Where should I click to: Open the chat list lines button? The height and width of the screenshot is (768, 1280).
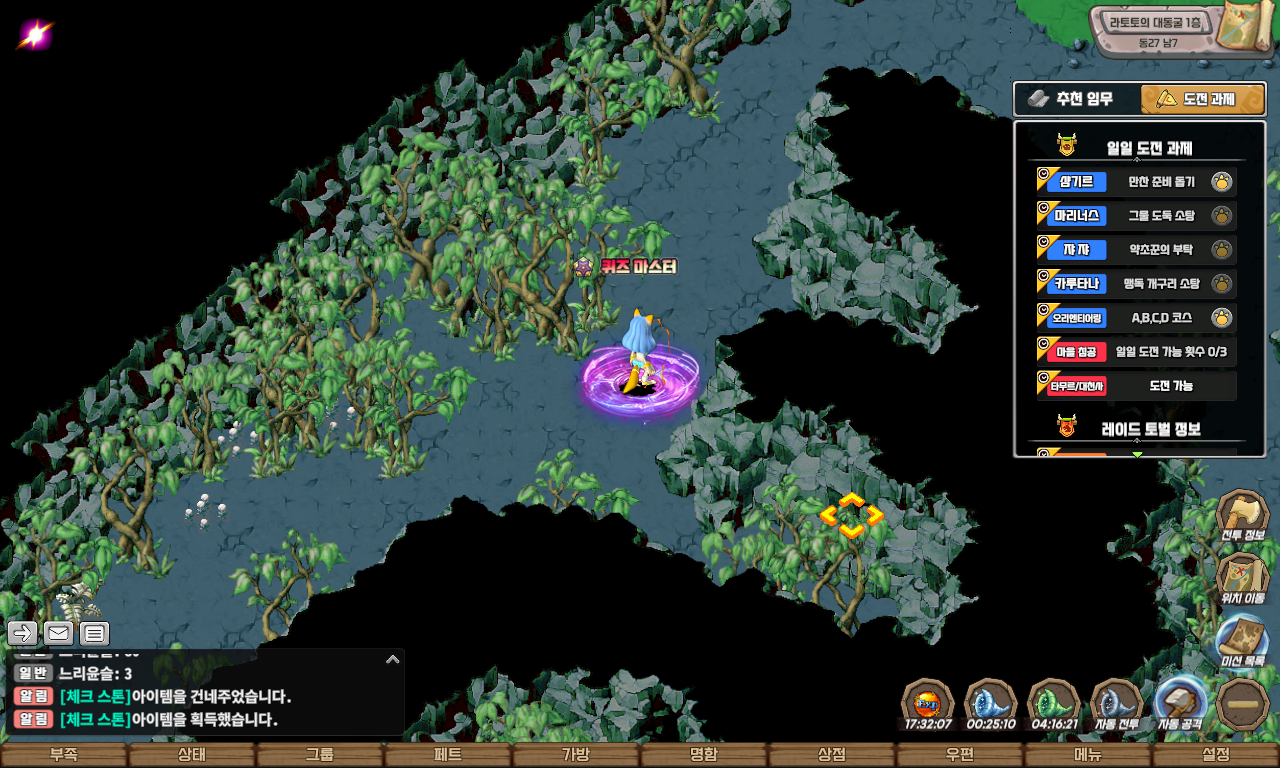94,633
